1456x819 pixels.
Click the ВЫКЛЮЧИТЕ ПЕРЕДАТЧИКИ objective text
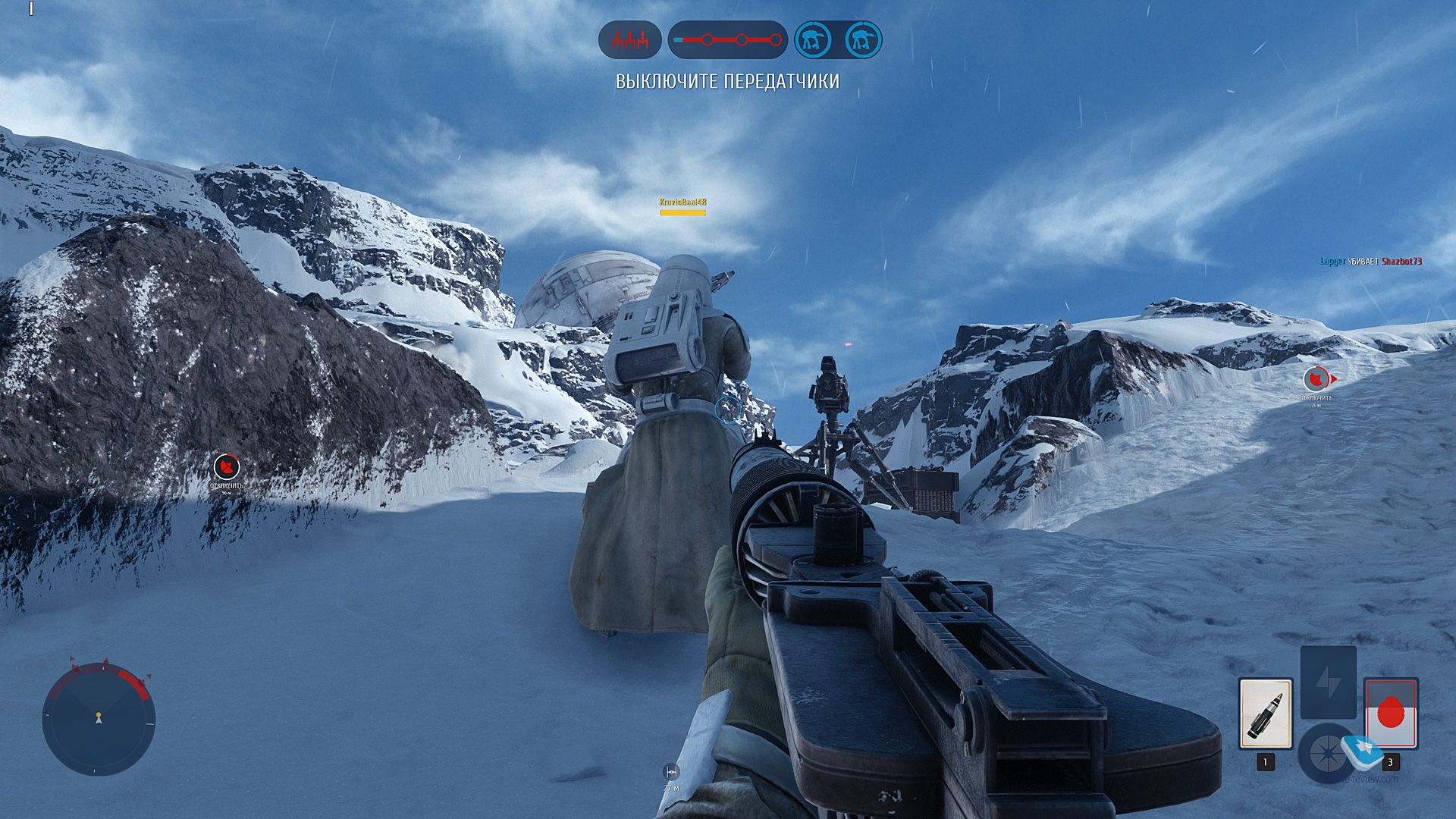pos(727,82)
